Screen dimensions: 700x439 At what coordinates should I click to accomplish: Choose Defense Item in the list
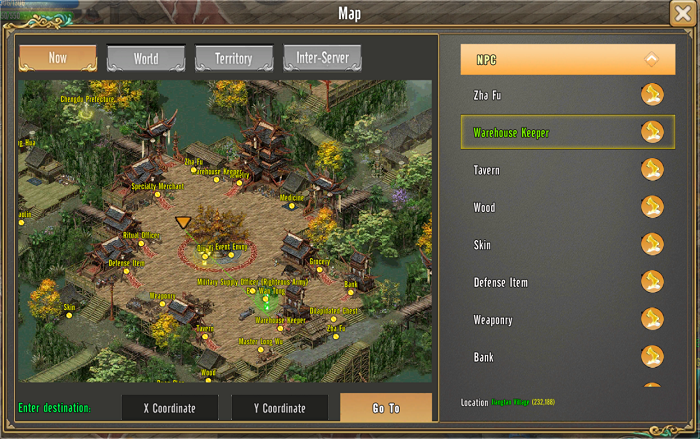coord(567,282)
